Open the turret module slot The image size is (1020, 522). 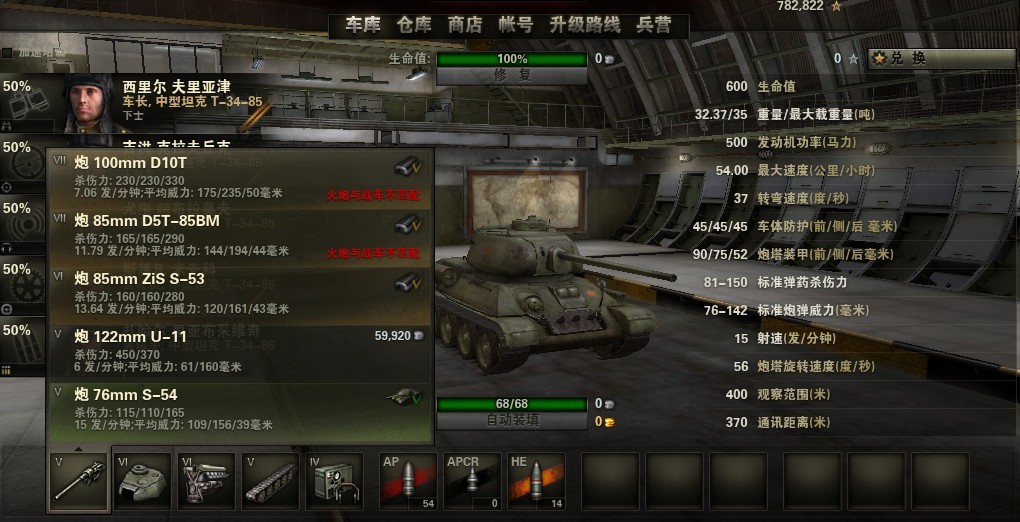(x=141, y=481)
